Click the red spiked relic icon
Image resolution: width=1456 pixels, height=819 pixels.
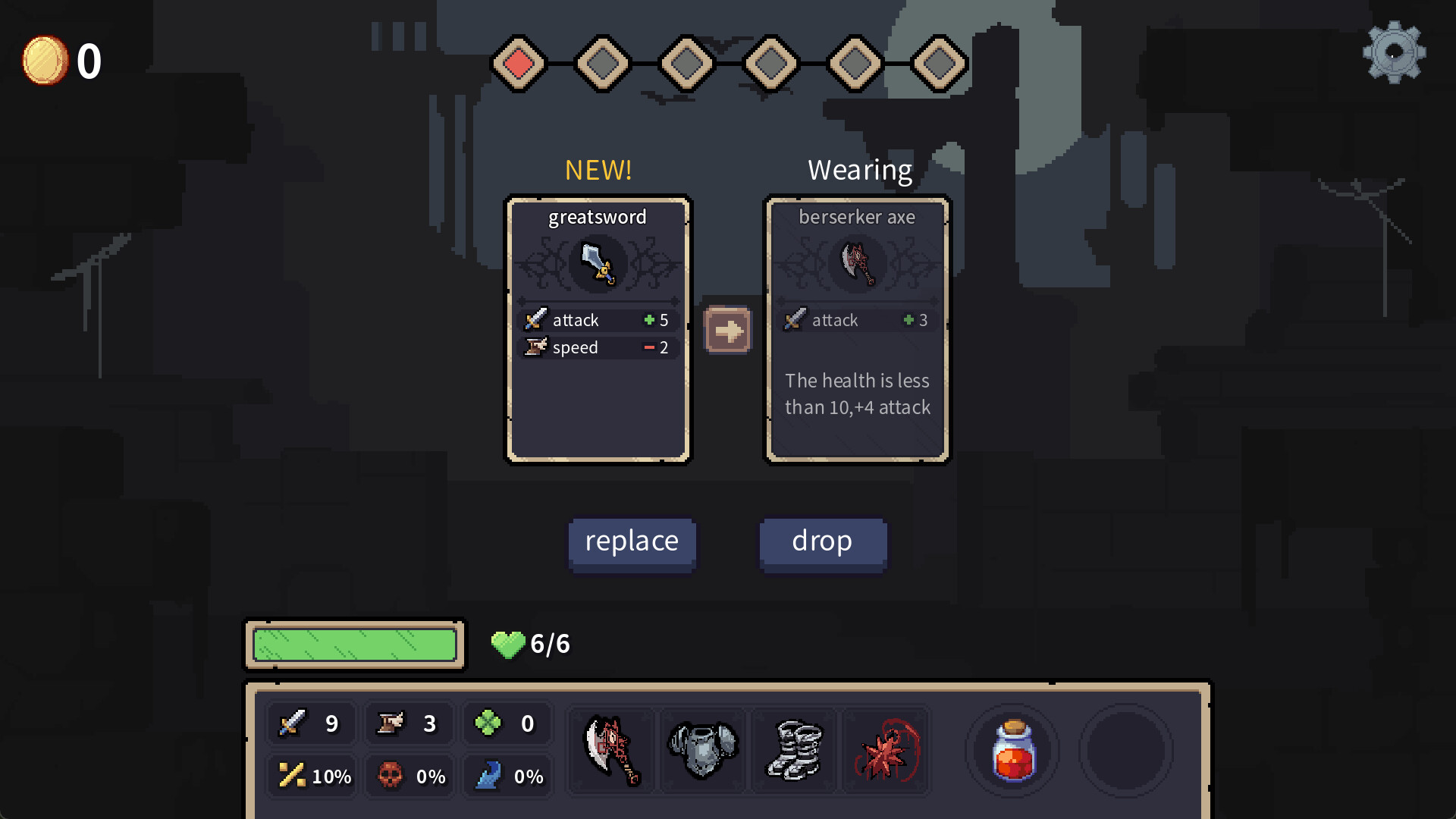(x=885, y=750)
